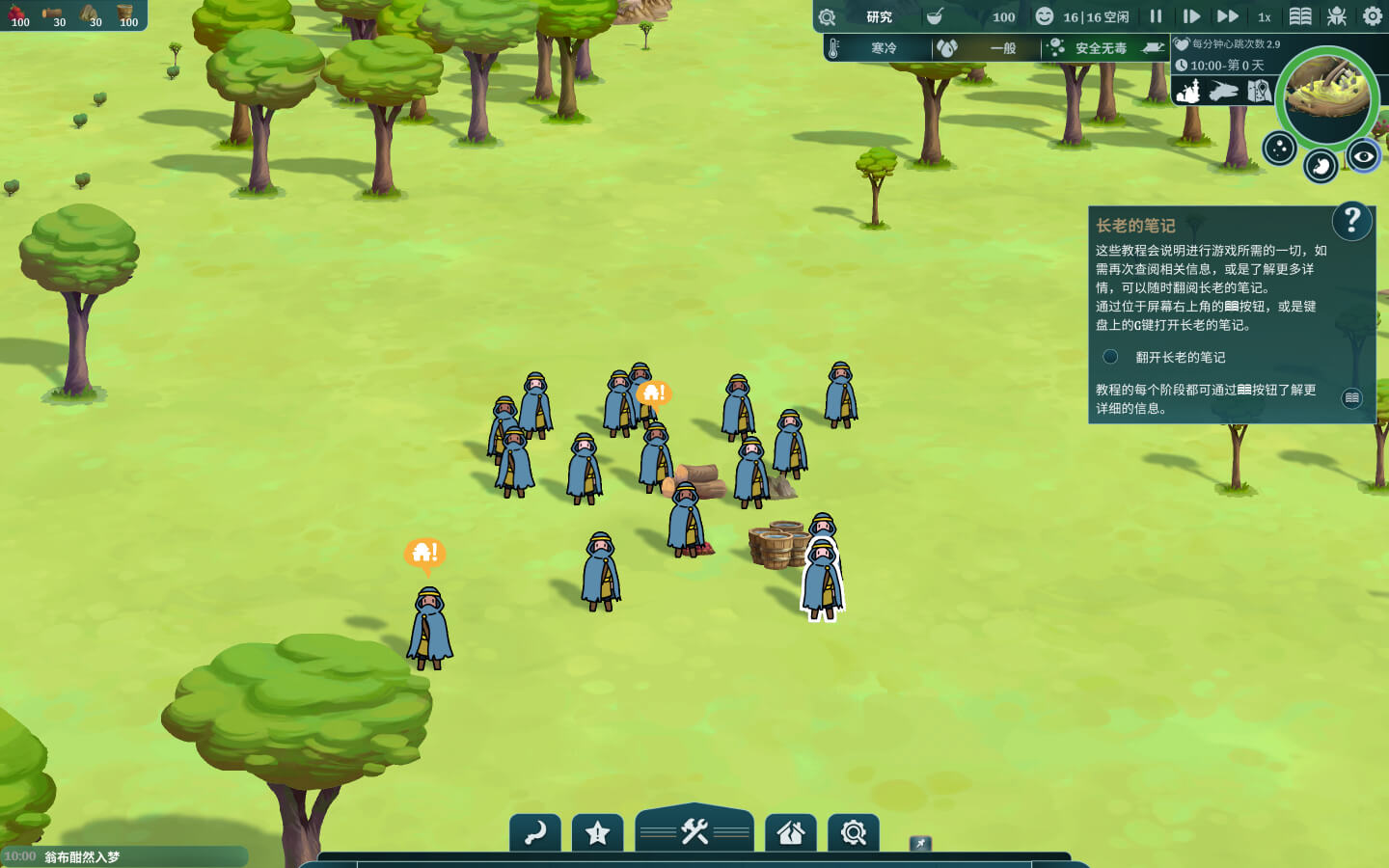Open the sickle harvest menu
The width and height of the screenshot is (1389, 868).
pos(535,832)
